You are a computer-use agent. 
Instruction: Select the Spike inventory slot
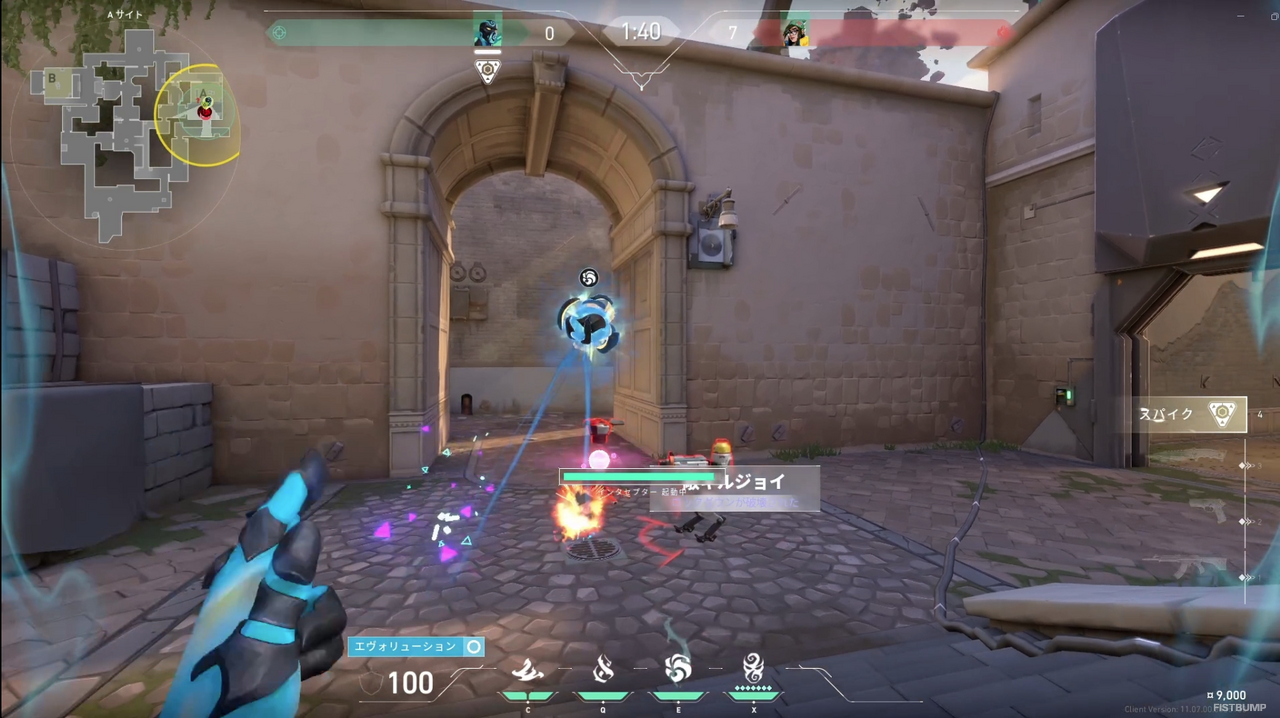[1191, 414]
